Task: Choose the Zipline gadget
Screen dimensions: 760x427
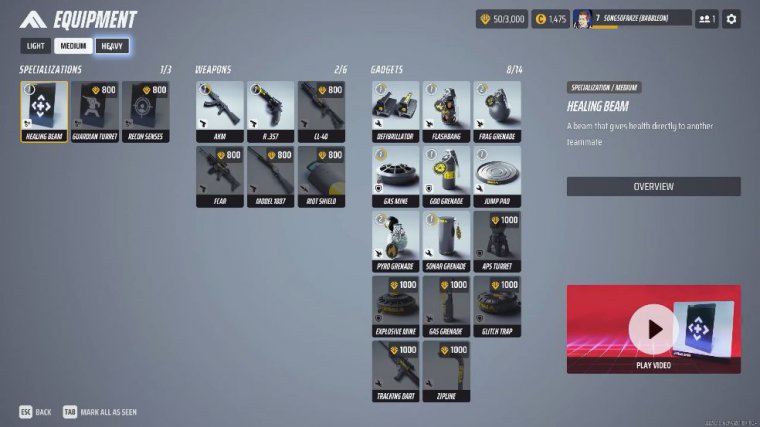Action: click(x=446, y=371)
